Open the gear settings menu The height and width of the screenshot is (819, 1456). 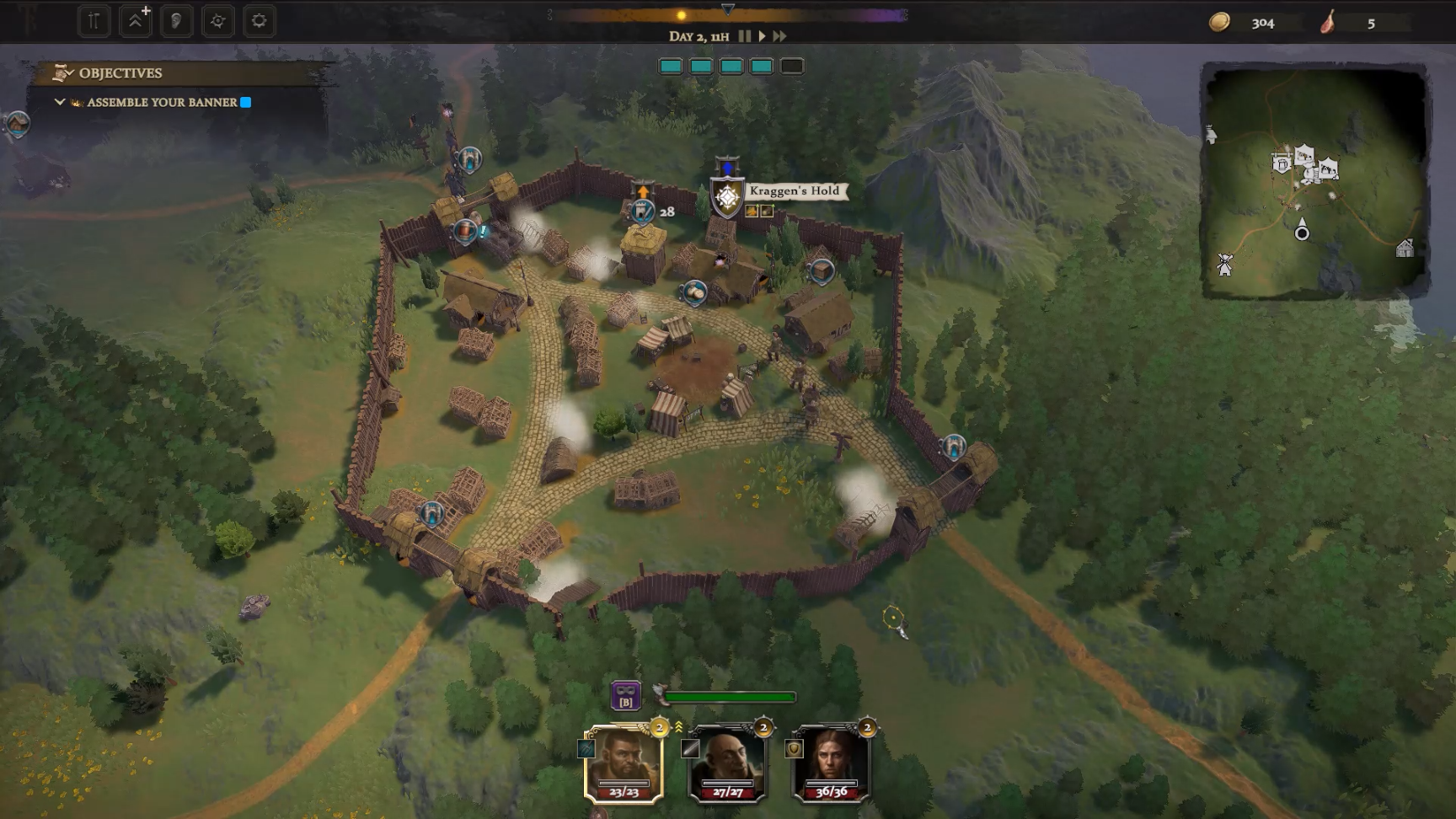point(259,21)
